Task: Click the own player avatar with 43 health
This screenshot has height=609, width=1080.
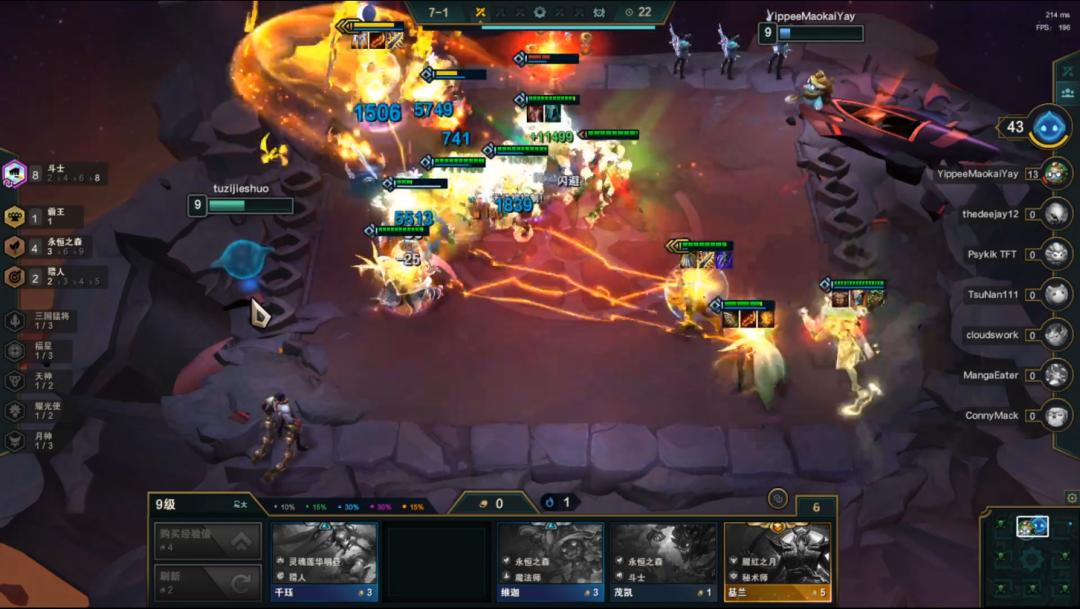Action: pos(1050,127)
